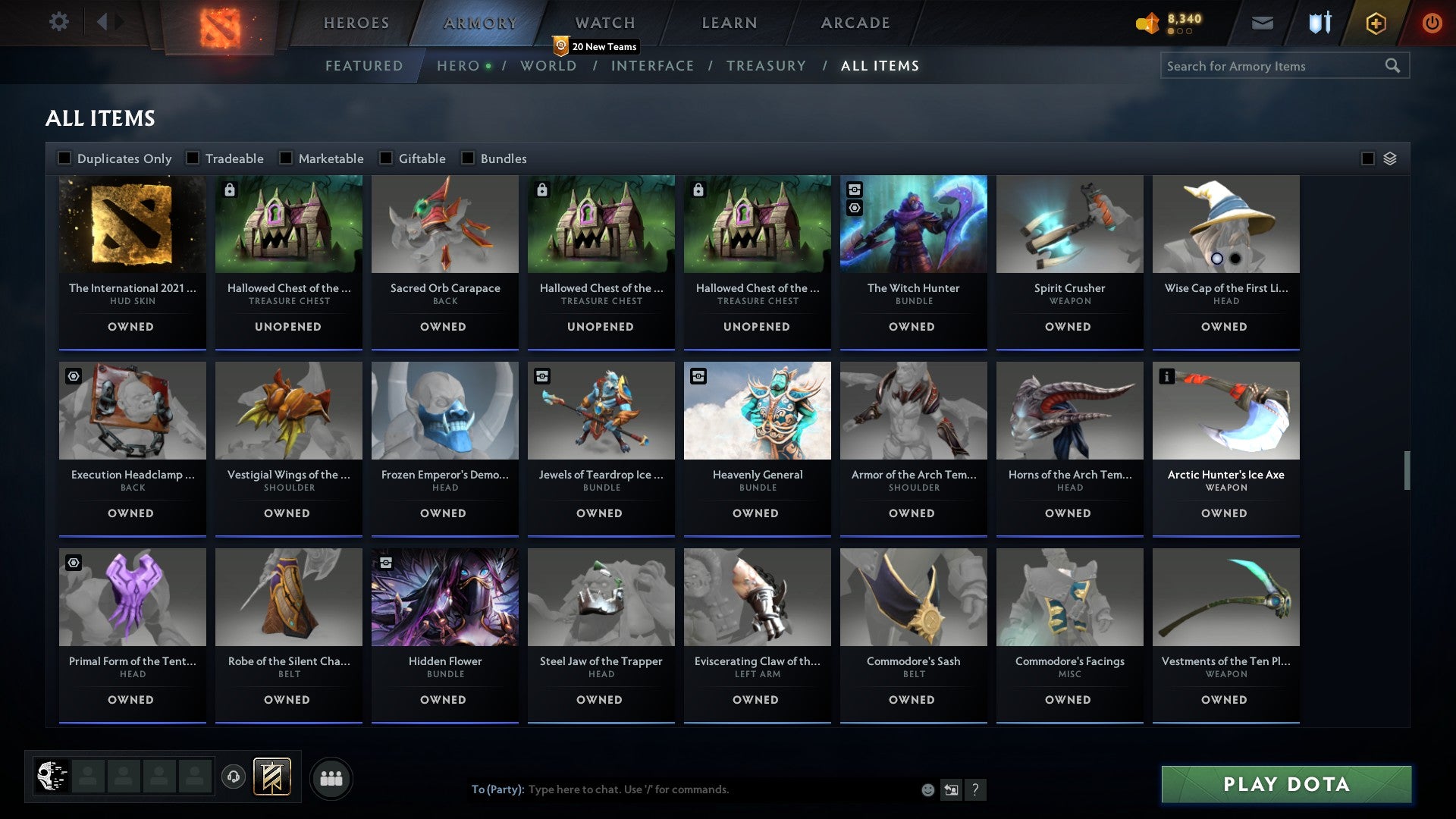Switch to the ARCADE tab

coord(854,23)
